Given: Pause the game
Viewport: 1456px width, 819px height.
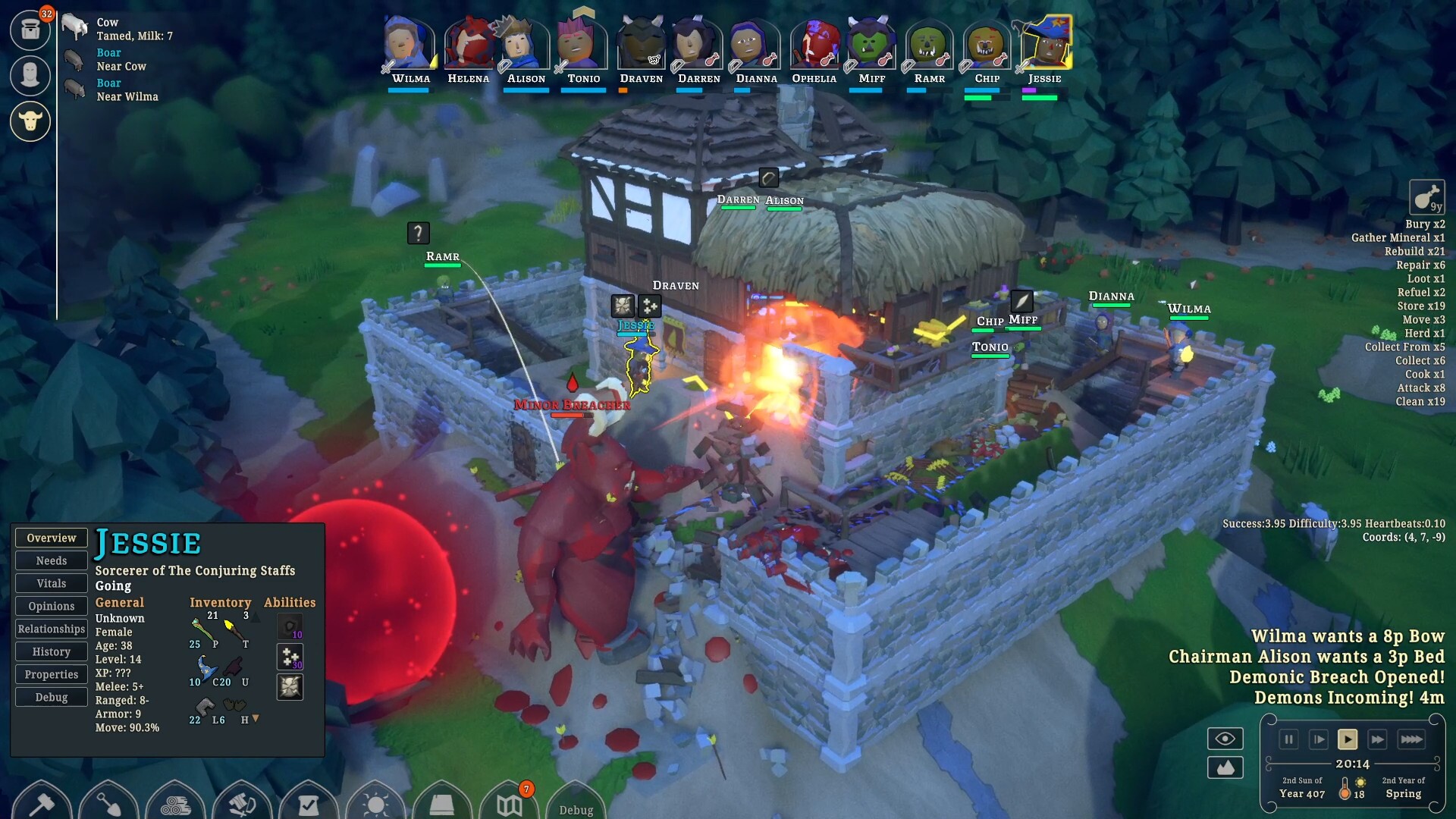Looking at the screenshot, I should point(1289,739).
